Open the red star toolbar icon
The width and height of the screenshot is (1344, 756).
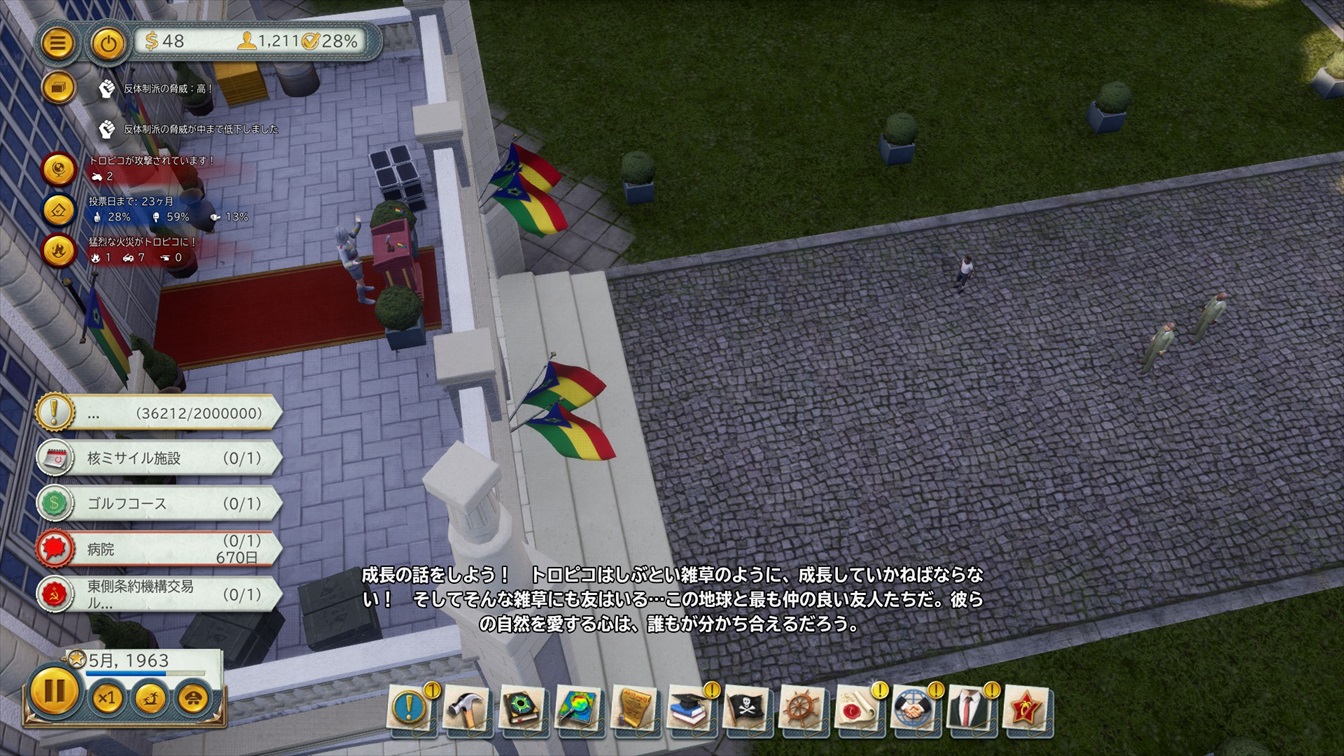coord(1025,709)
